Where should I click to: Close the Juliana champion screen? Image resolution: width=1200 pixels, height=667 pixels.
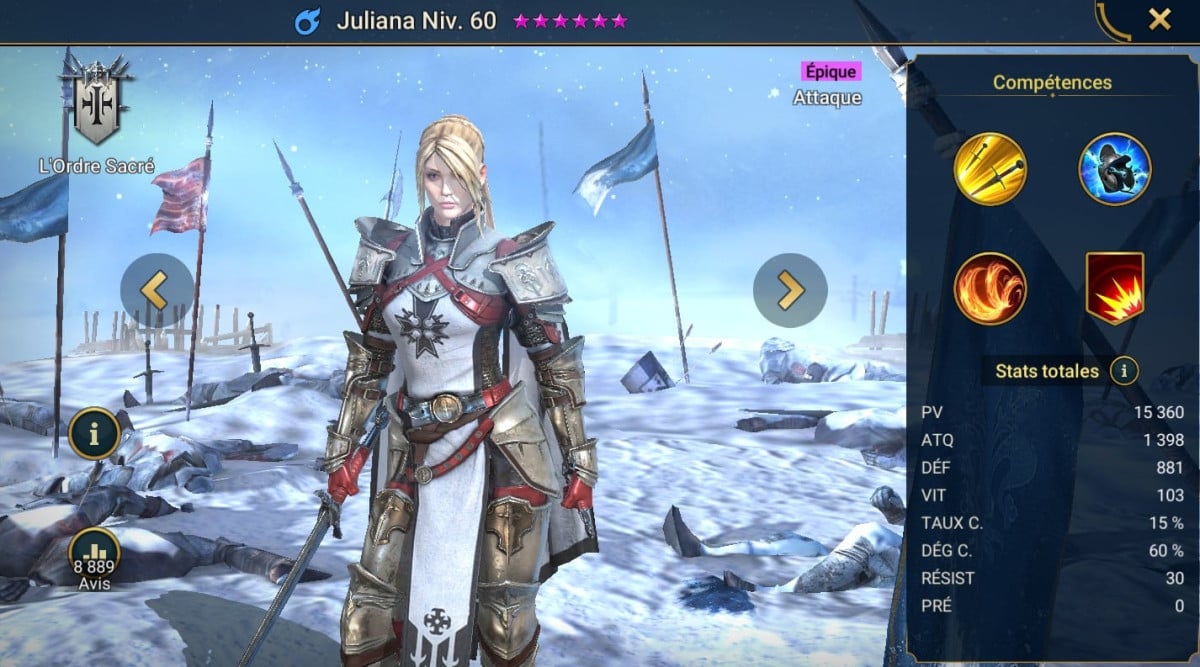[1159, 19]
